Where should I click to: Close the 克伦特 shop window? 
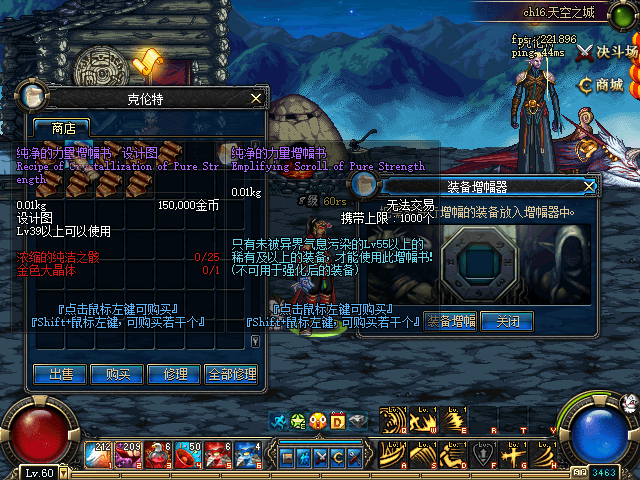tap(256, 98)
